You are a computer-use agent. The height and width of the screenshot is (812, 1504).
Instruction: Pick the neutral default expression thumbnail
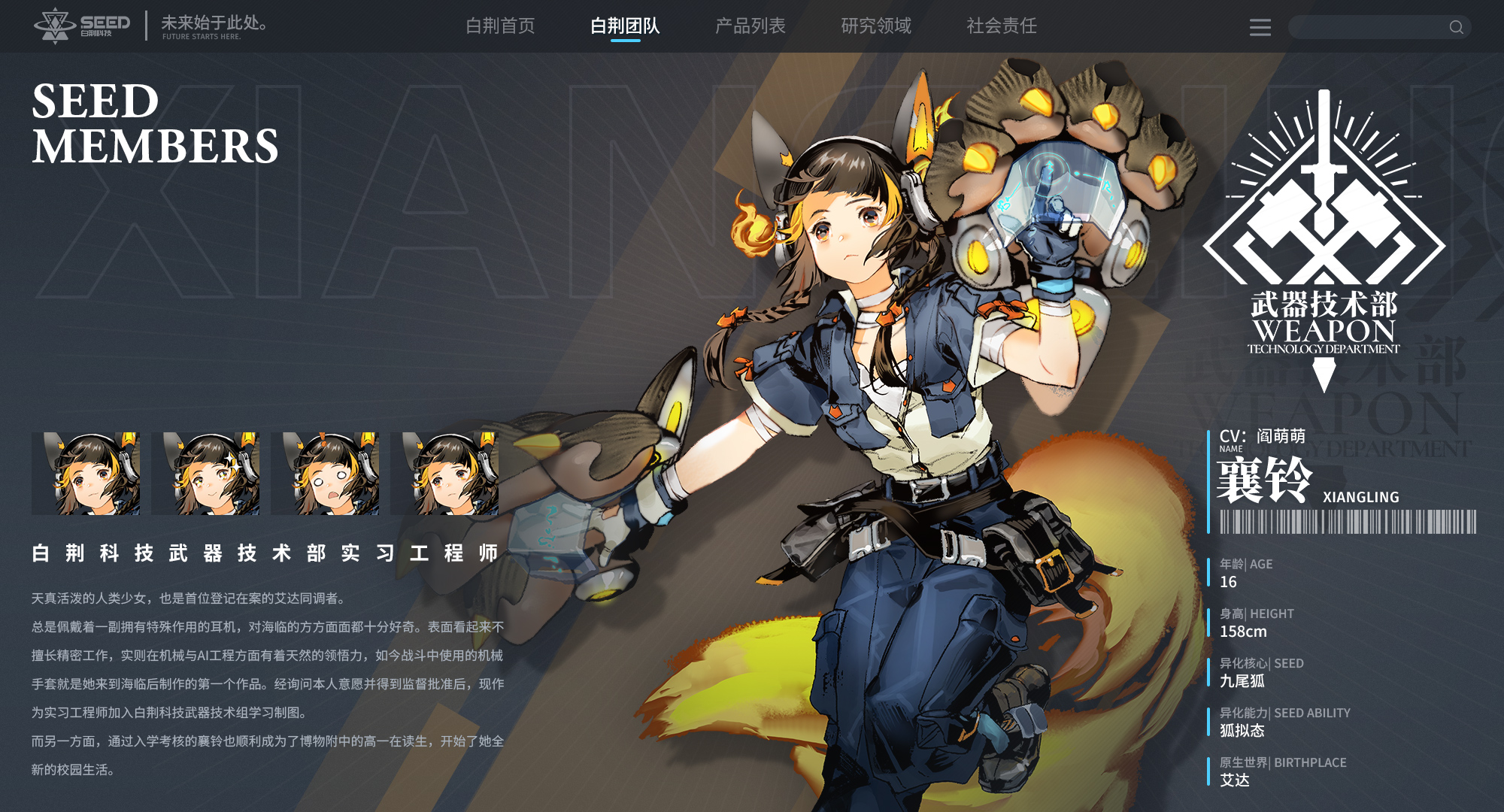tap(86, 474)
